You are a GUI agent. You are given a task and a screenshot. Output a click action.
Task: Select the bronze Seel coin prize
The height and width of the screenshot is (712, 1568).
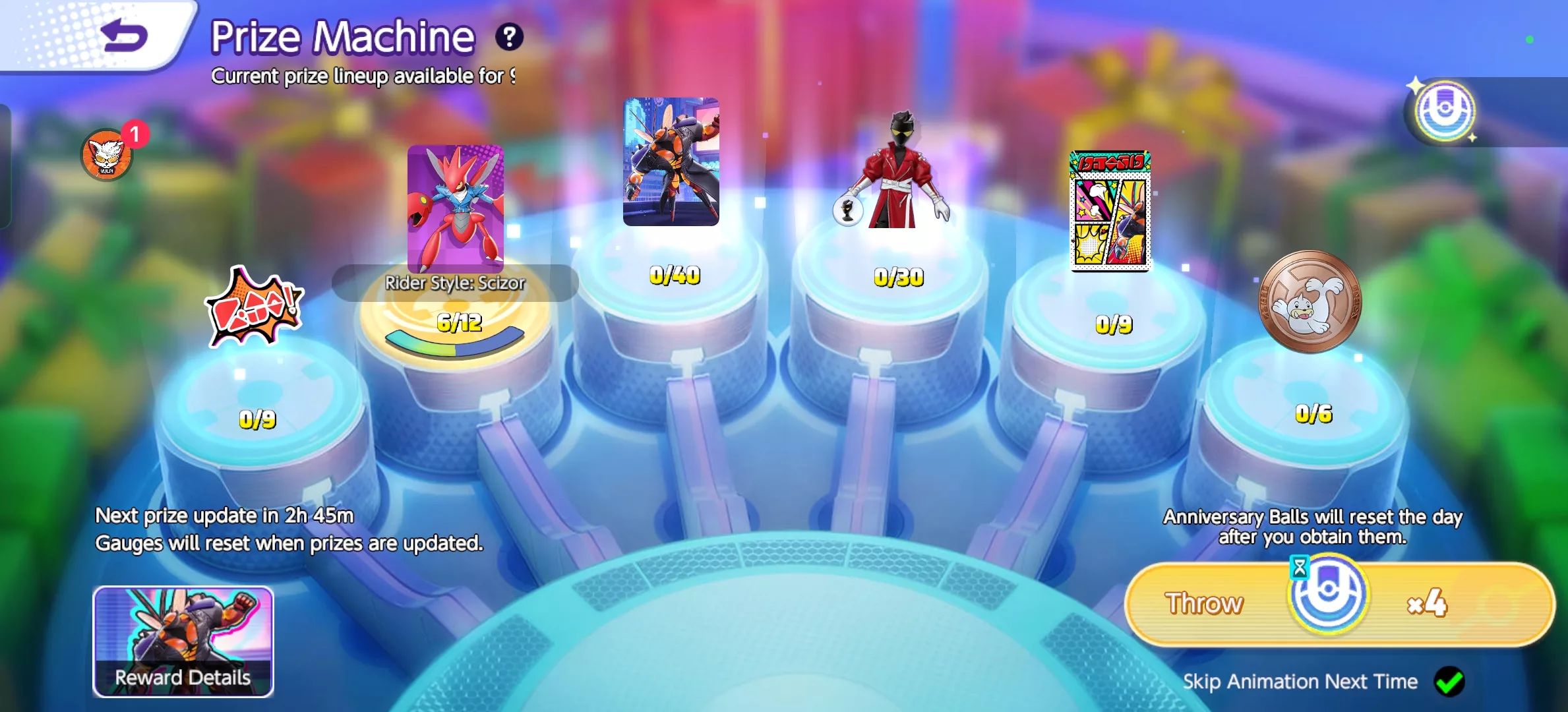(x=1310, y=301)
